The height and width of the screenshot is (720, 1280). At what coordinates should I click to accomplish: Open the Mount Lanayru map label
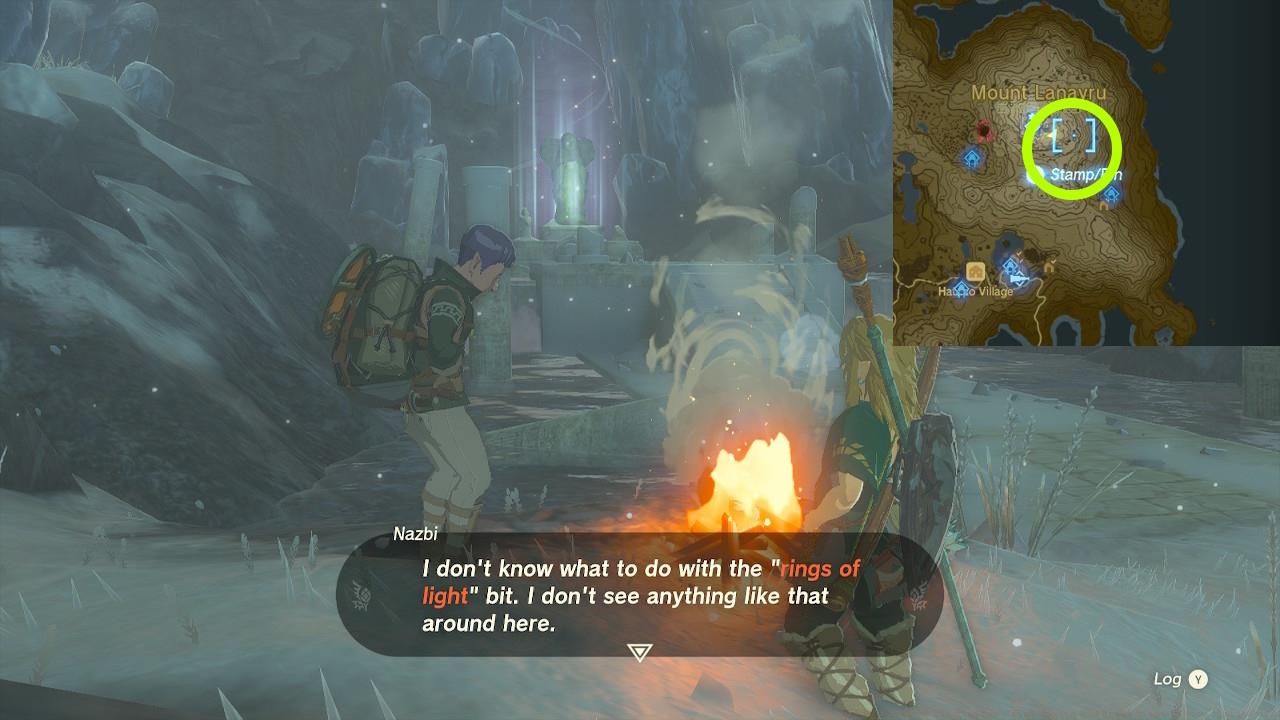[x=1041, y=91]
